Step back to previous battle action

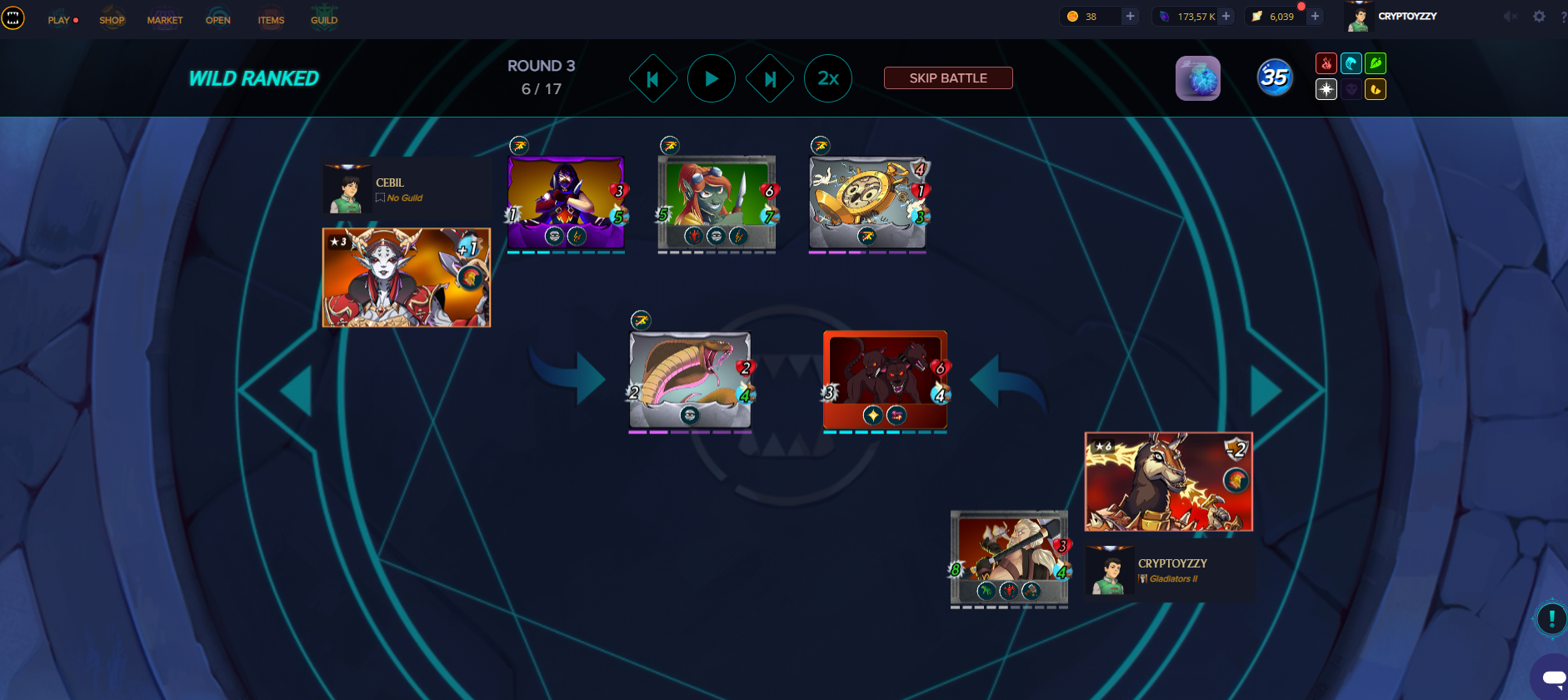(x=652, y=78)
